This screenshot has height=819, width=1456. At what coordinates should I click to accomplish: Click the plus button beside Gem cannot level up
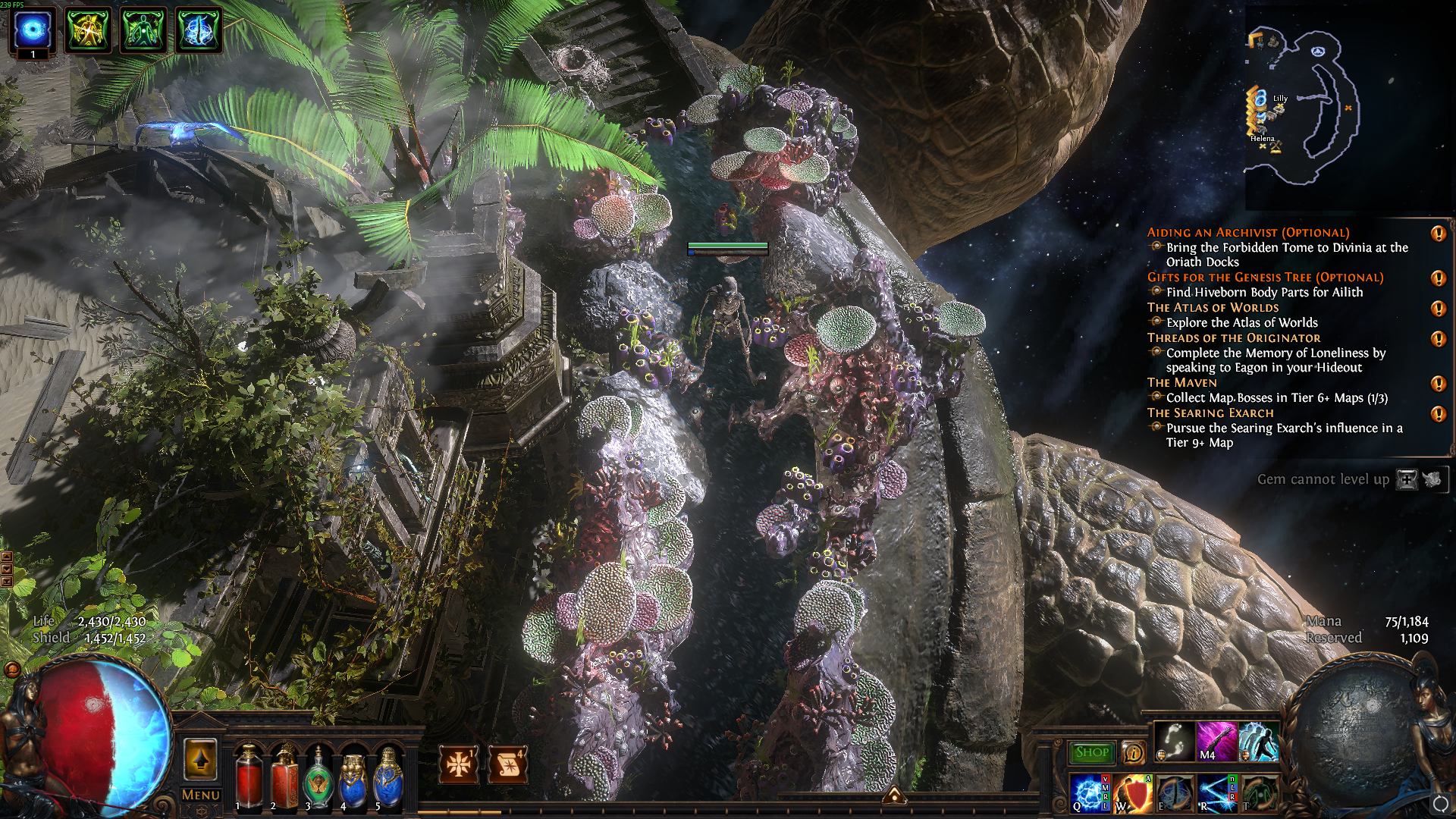(x=1407, y=479)
